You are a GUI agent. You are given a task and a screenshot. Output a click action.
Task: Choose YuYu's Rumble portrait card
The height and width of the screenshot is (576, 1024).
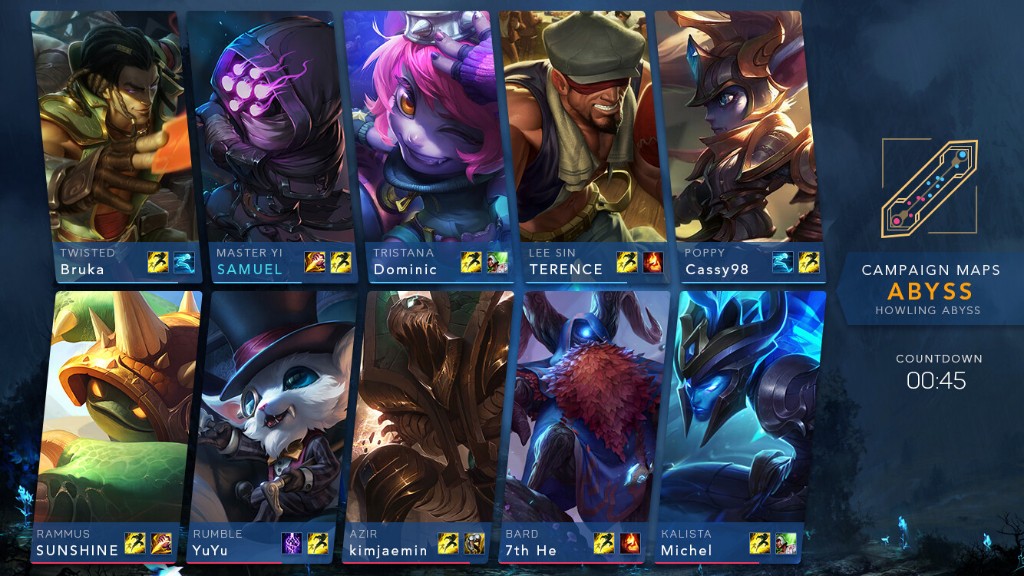click(270, 410)
